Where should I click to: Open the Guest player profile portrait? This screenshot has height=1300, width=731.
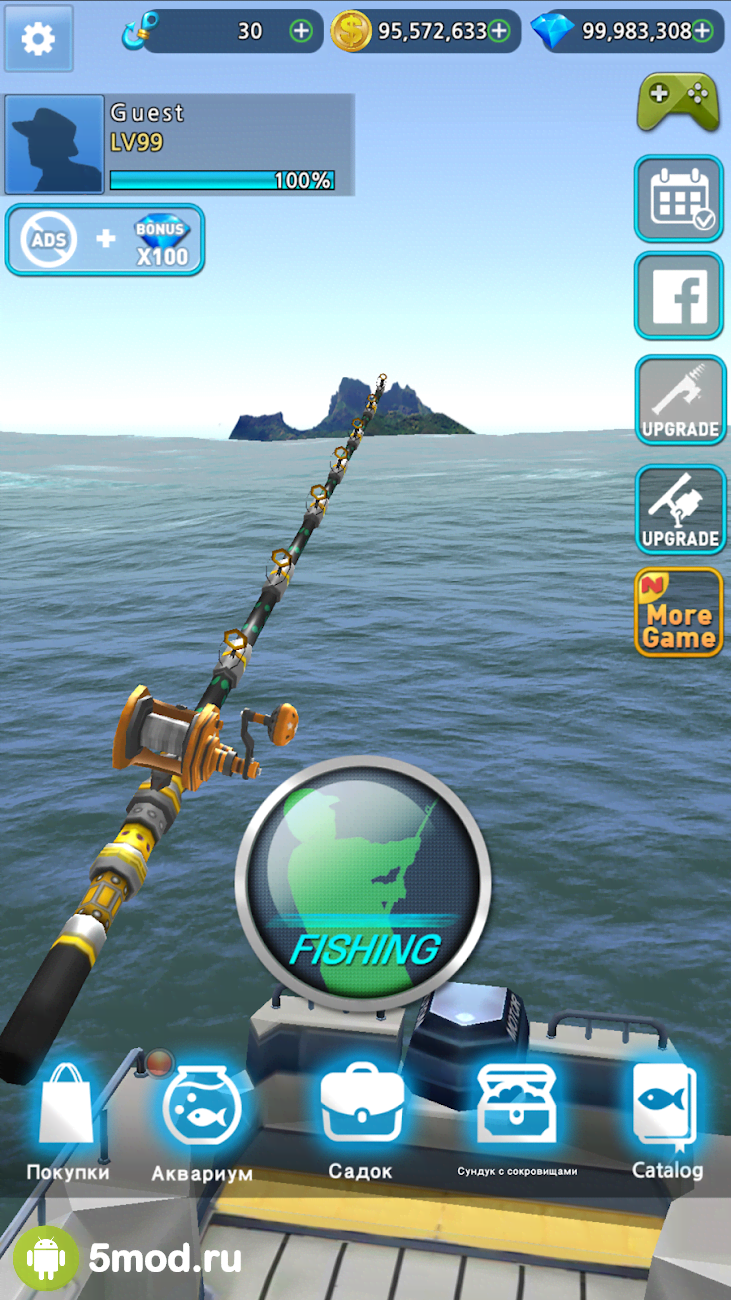54,145
